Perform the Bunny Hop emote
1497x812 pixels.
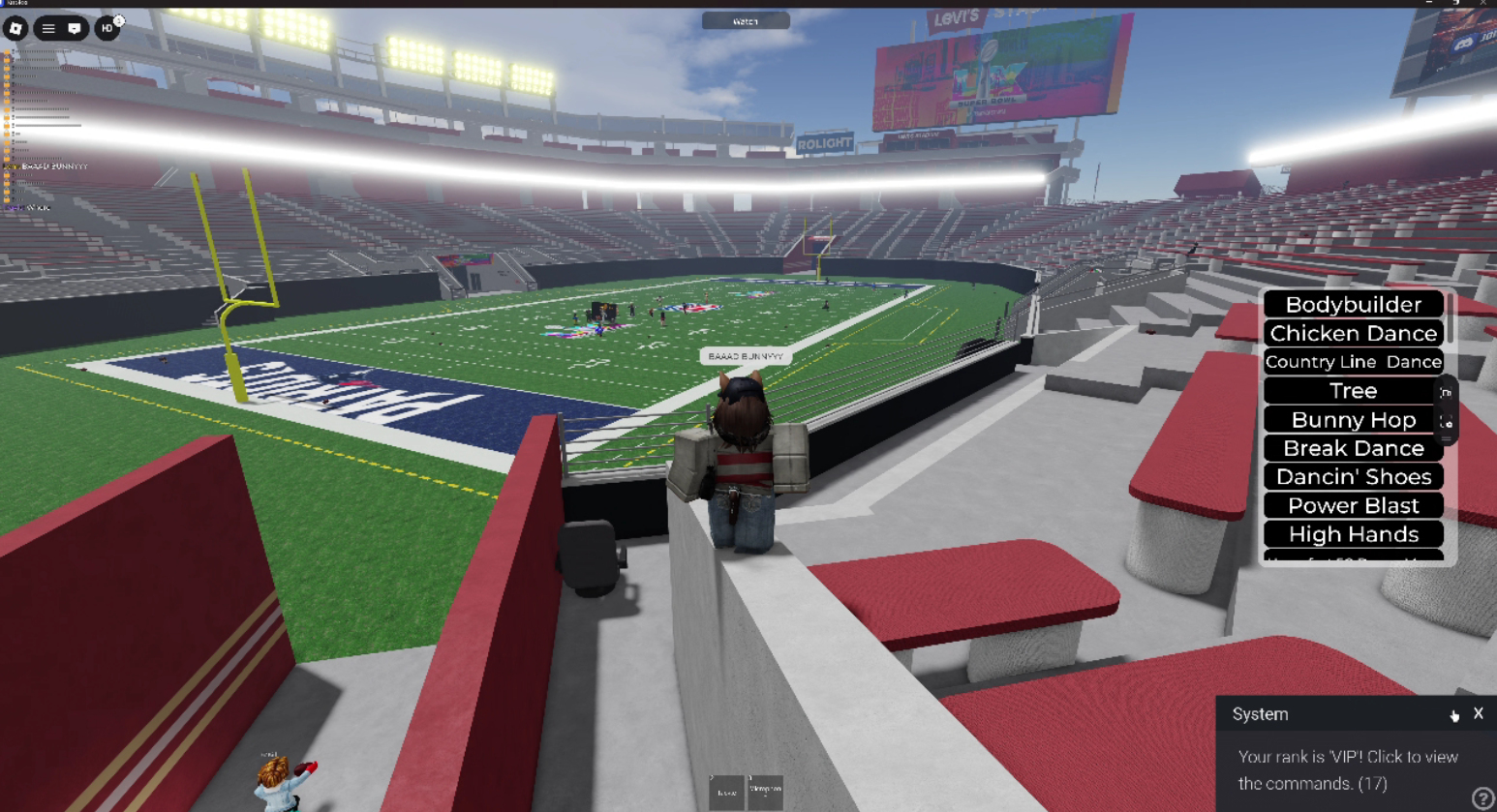coord(1353,420)
